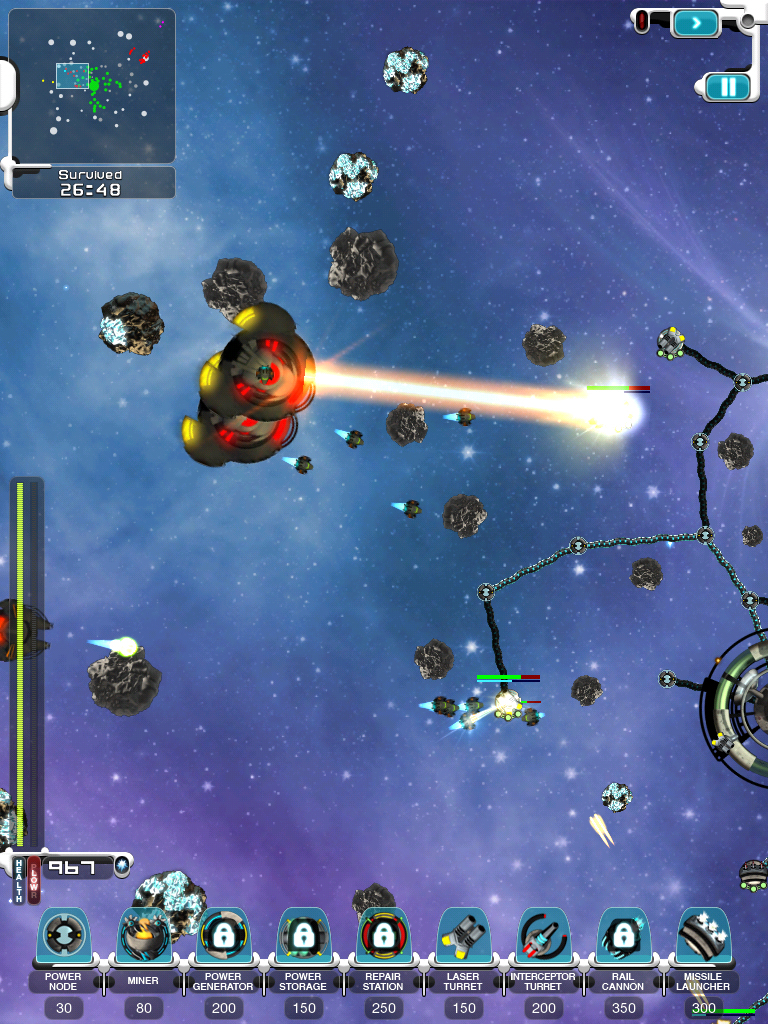Select the locked Power Generator slot

223,938
